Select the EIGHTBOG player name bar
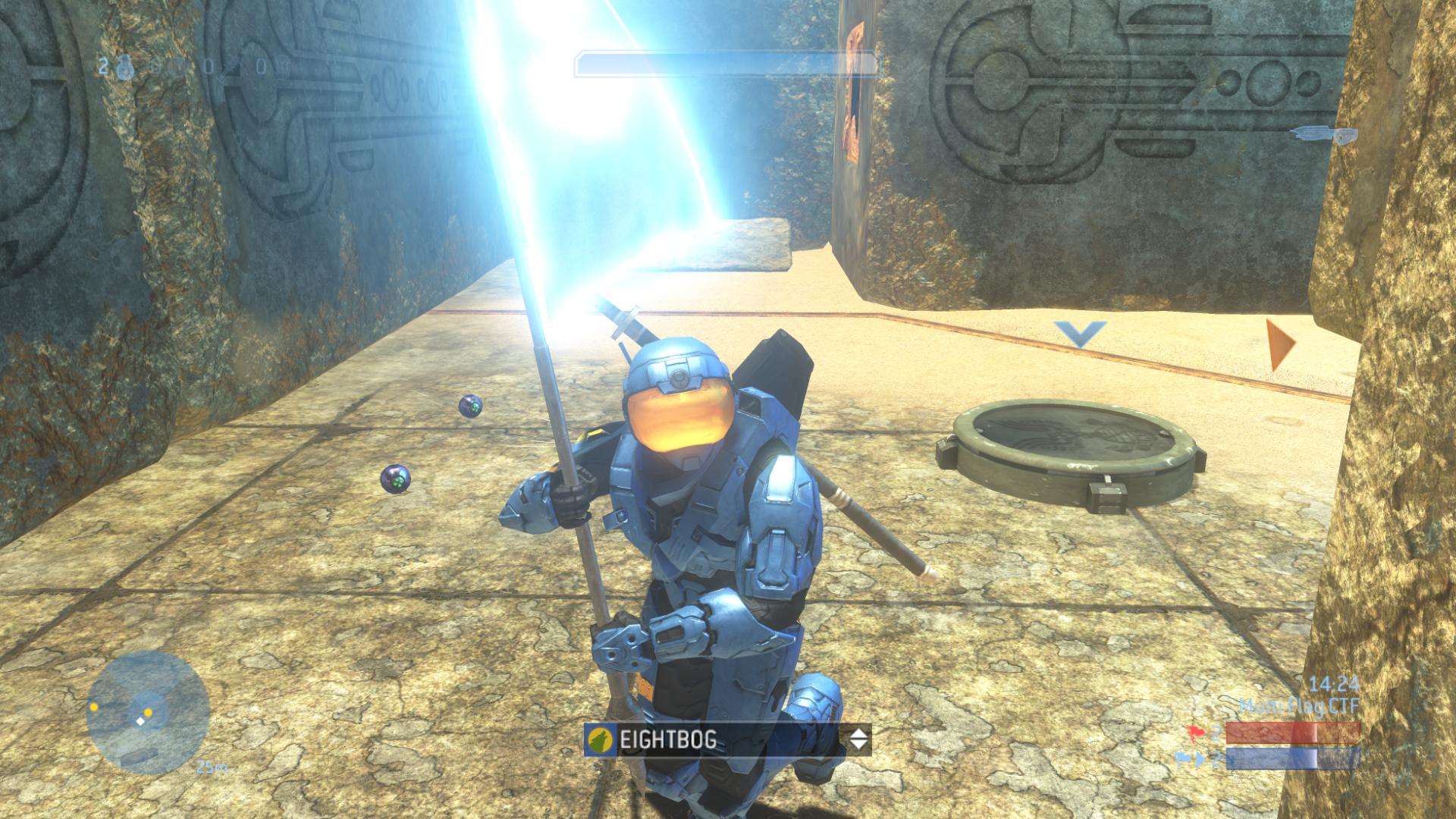The height and width of the screenshot is (819, 1456). pyautogui.click(x=726, y=739)
